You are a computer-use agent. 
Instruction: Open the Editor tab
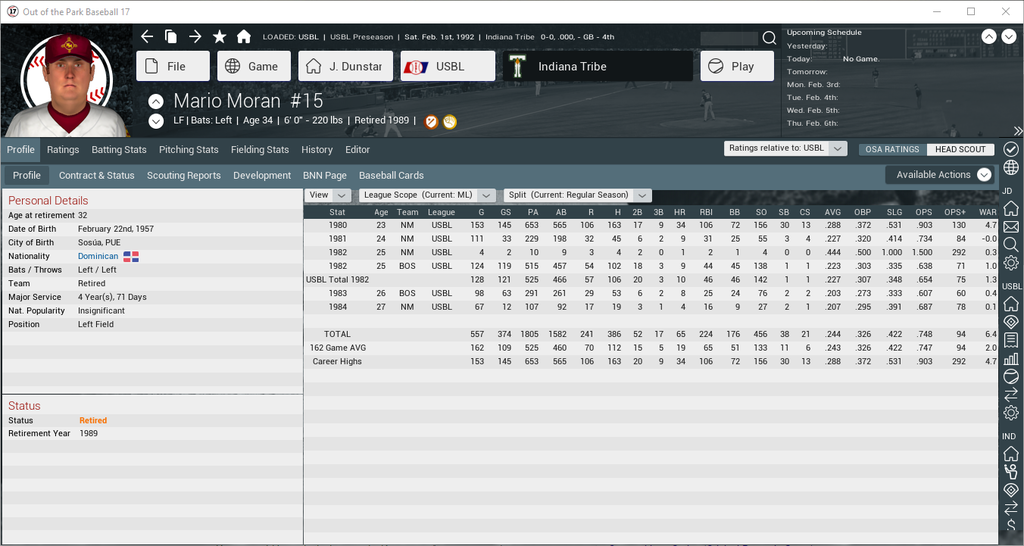pyautogui.click(x=357, y=150)
